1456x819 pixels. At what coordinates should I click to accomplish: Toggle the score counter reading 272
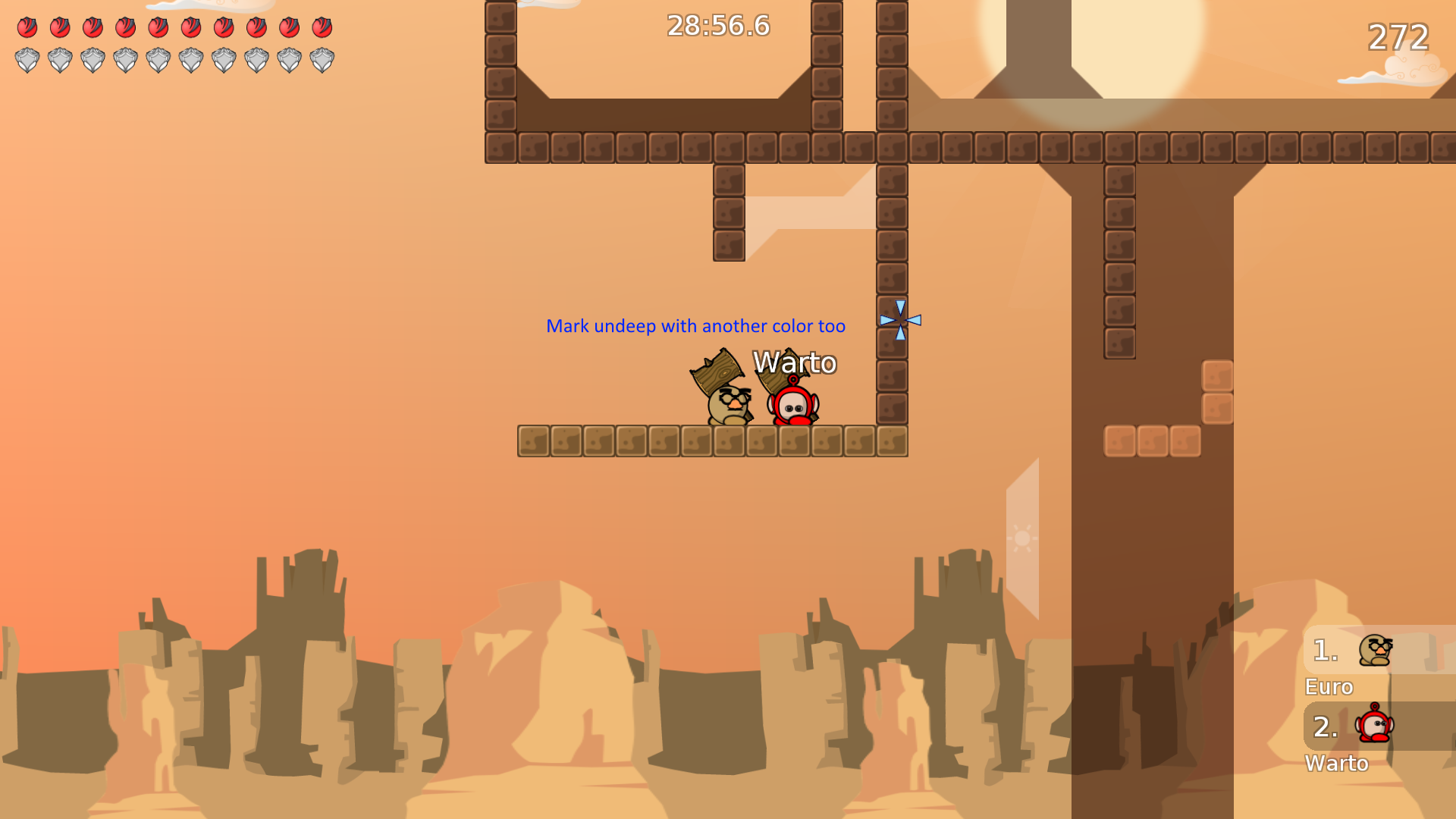[1398, 36]
